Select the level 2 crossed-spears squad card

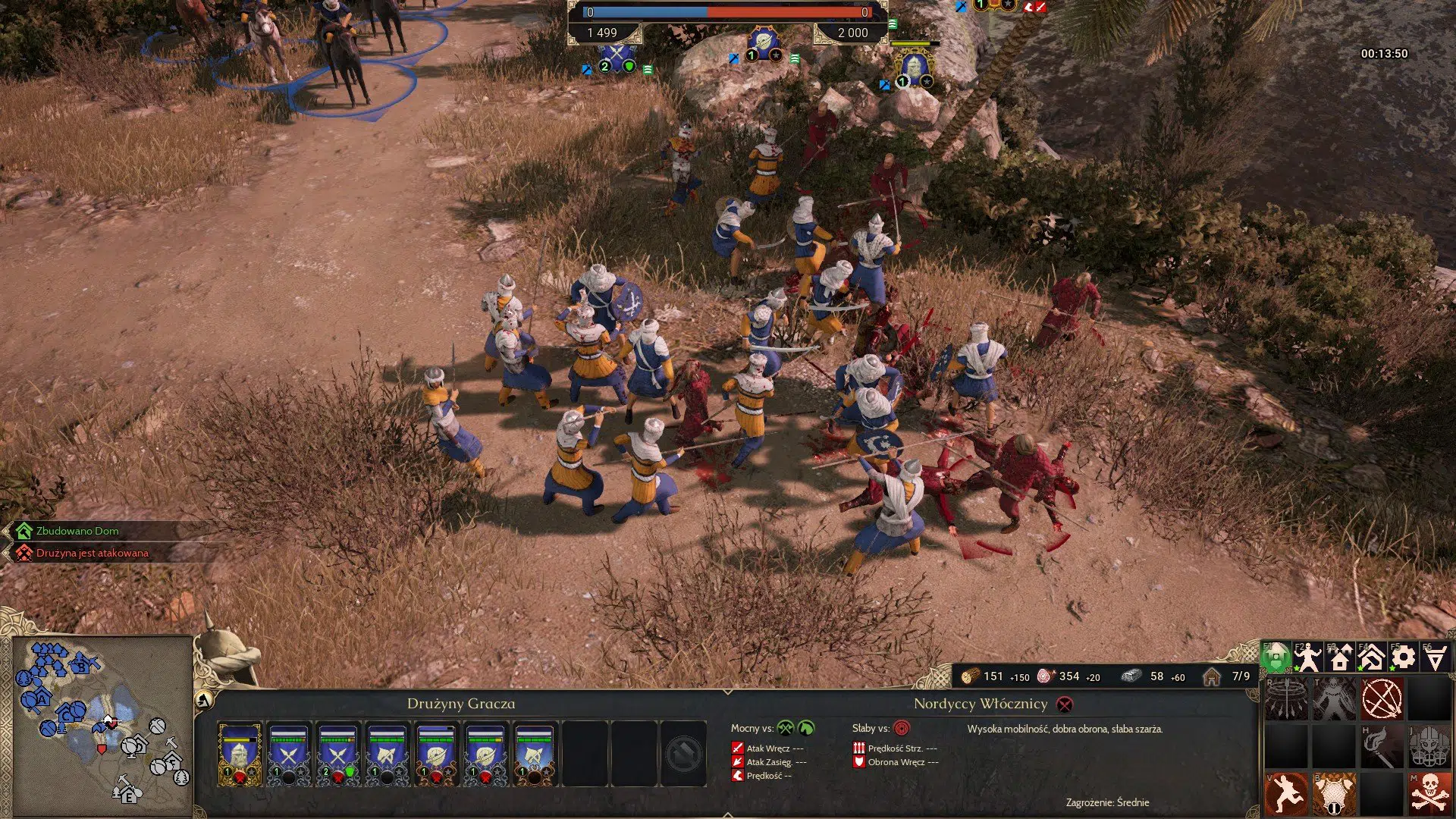(x=337, y=754)
